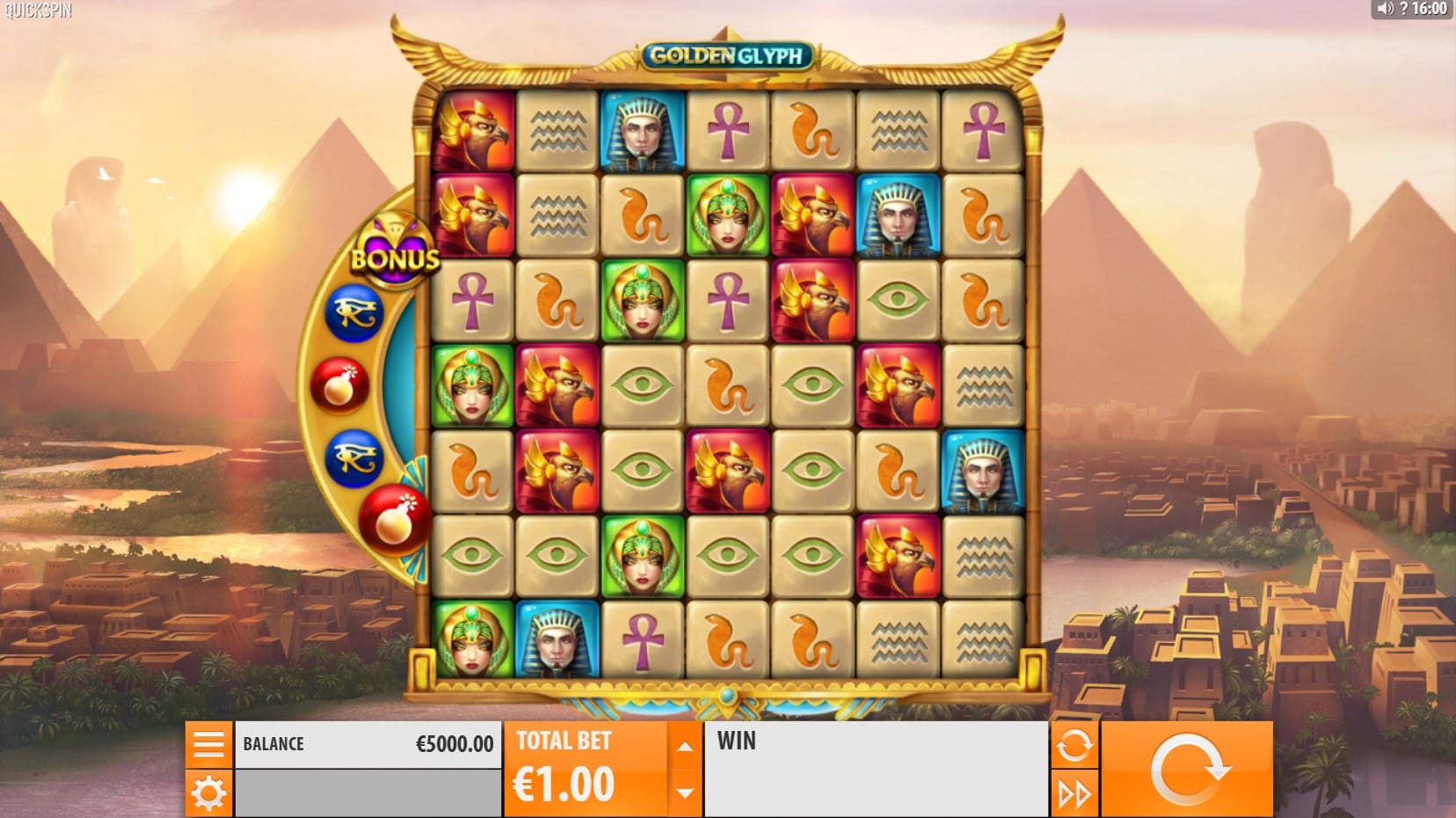1456x818 pixels.
Task: Toggle the sound speaker icon
Action: point(1385,9)
